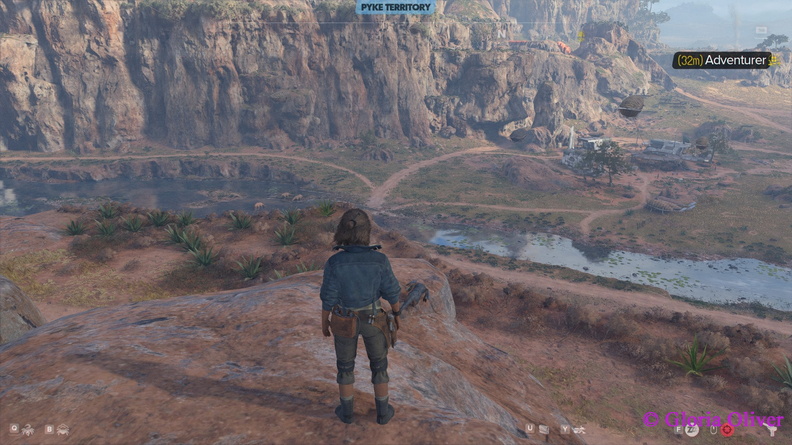Click the Pyke Territory location banner
The width and height of the screenshot is (792, 445).
pyautogui.click(x=396, y=7)
